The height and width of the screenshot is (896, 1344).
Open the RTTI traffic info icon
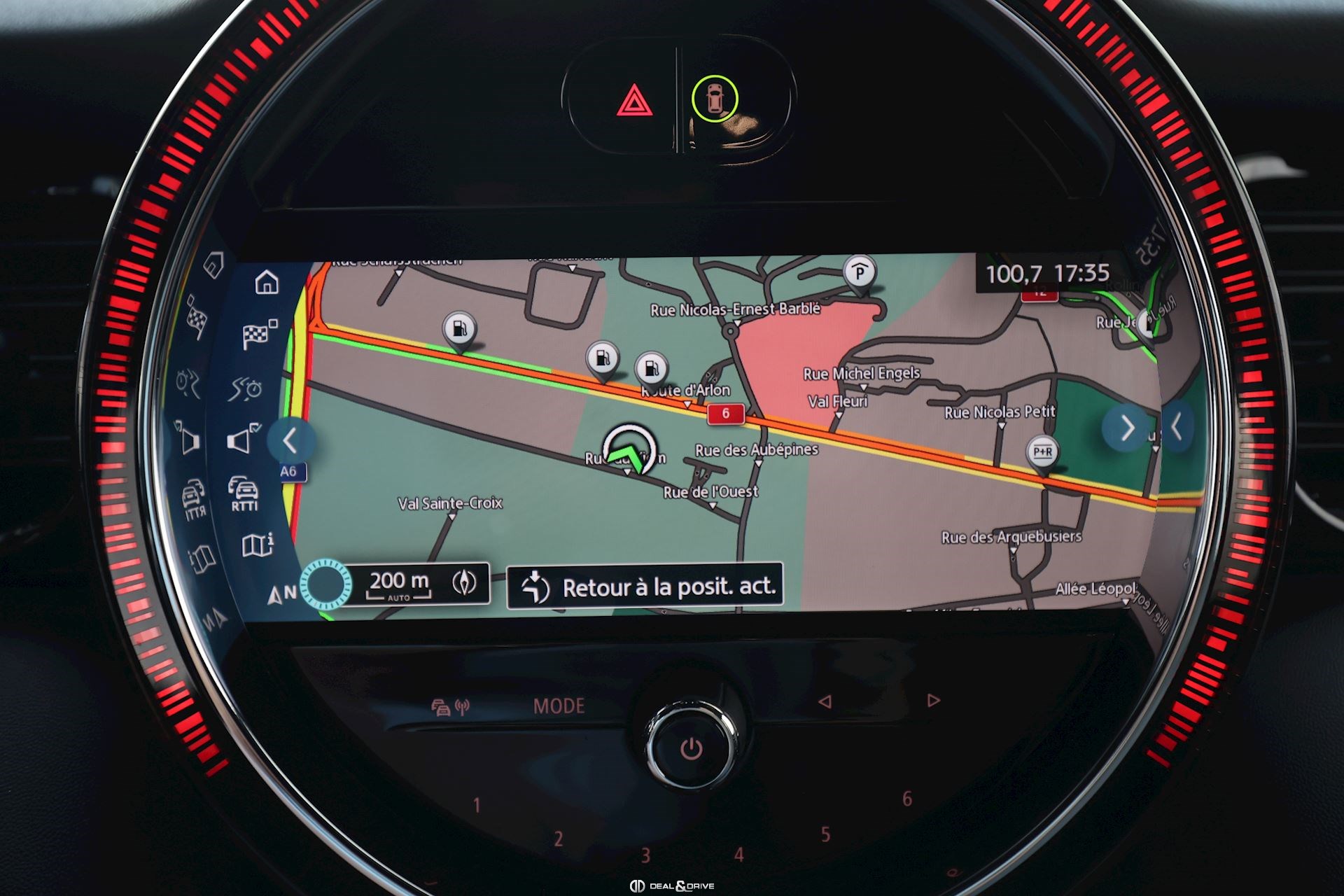[x=244, y=493]
